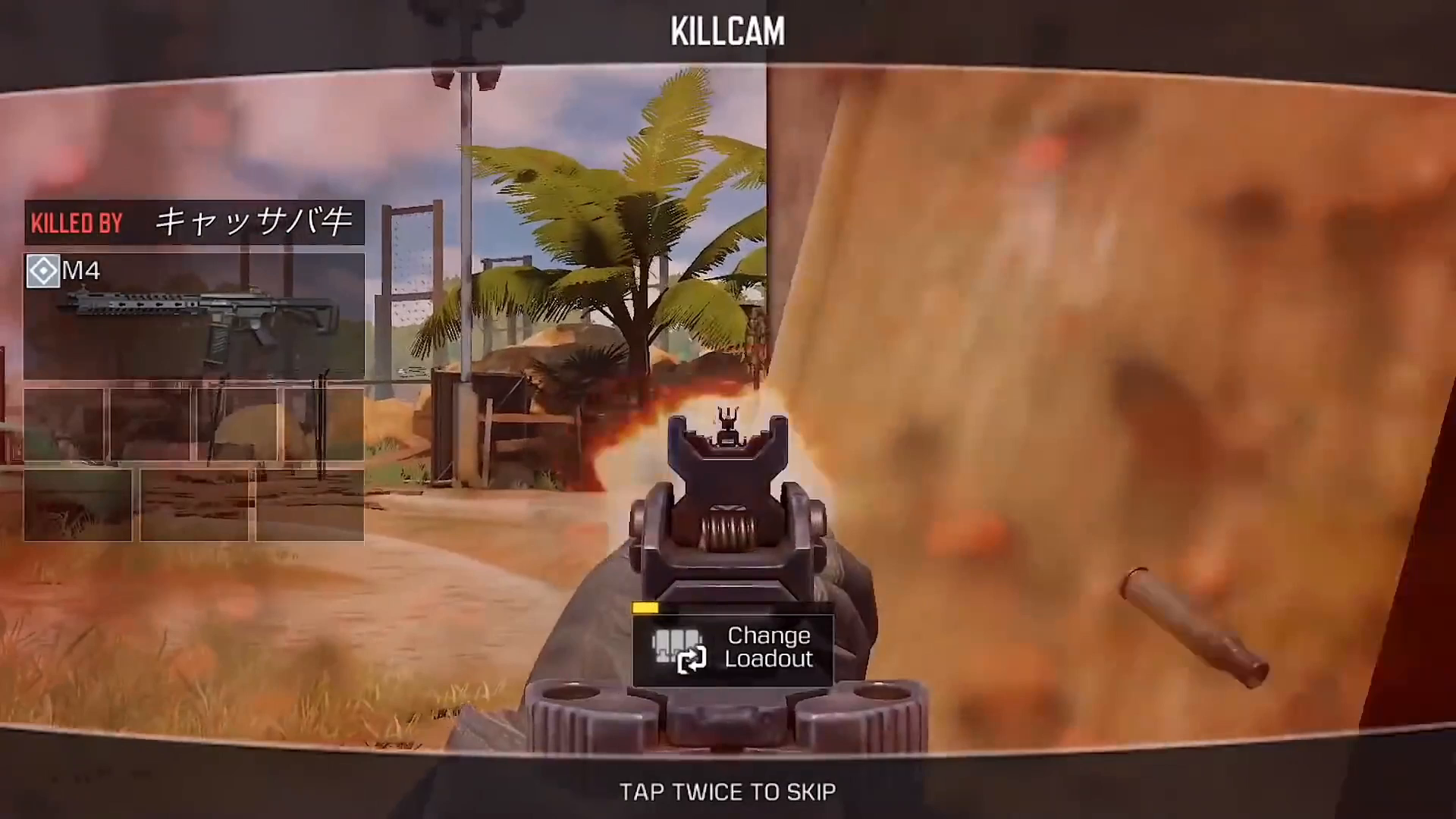The width and height of the screenshot is (1456, 819).
Task: Select the bottom-middle attachment slot
Action: click(193, 504)
